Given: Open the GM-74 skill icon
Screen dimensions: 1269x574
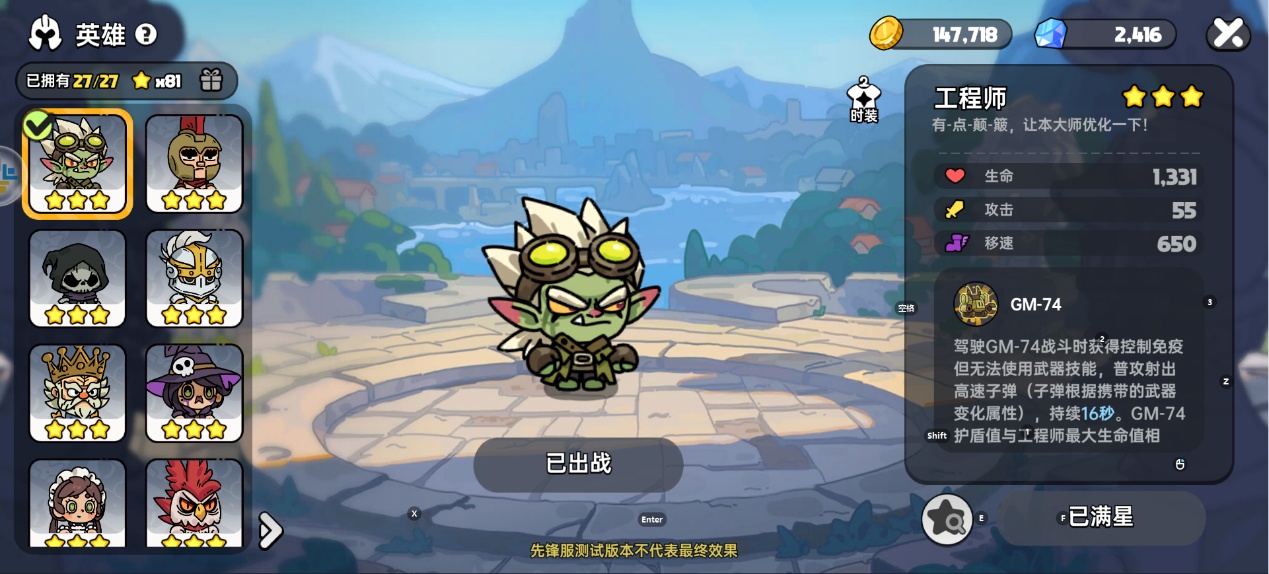Looking at the screenshot, I should coord(976,304).
